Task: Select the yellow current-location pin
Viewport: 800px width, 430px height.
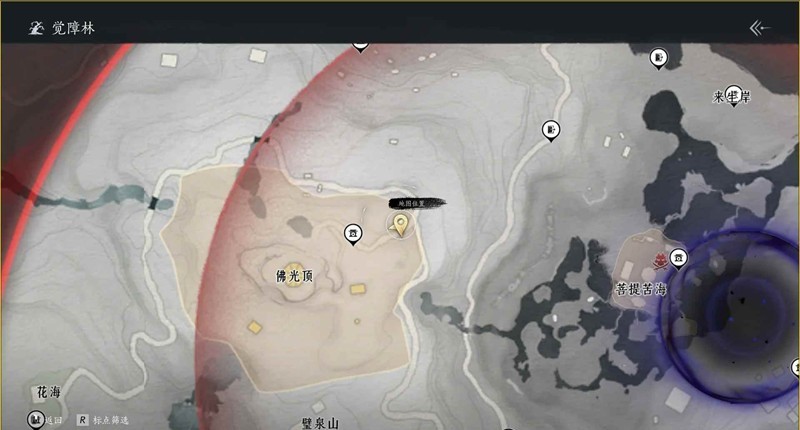Action: tap(402, 224)
